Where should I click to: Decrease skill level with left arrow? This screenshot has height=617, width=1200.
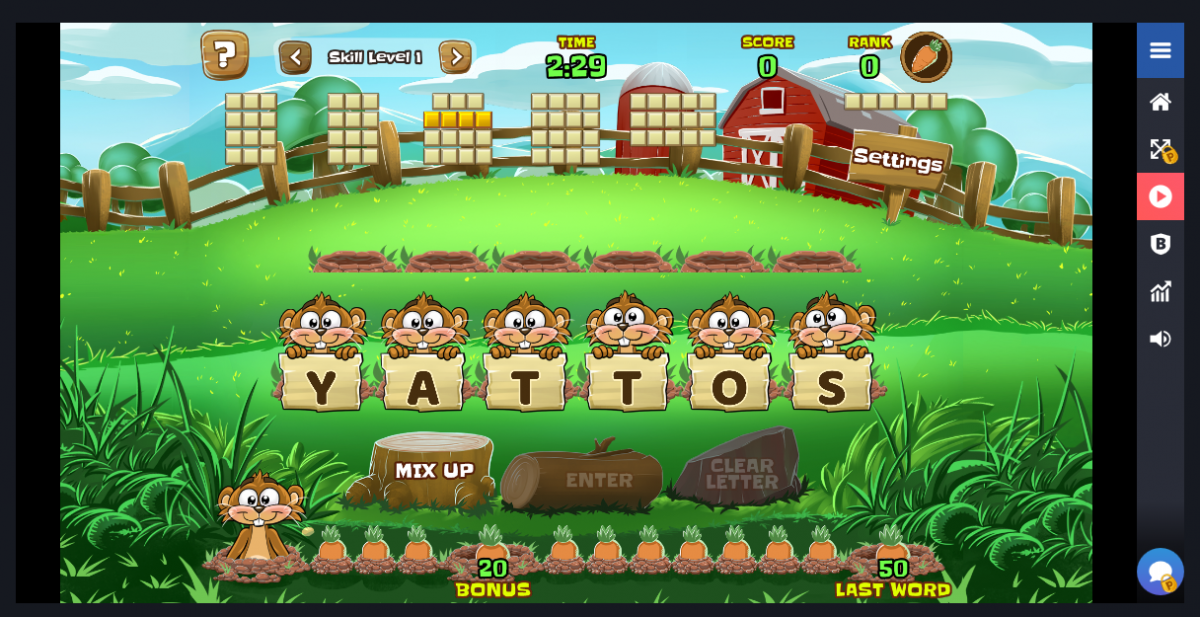[295, 57]
